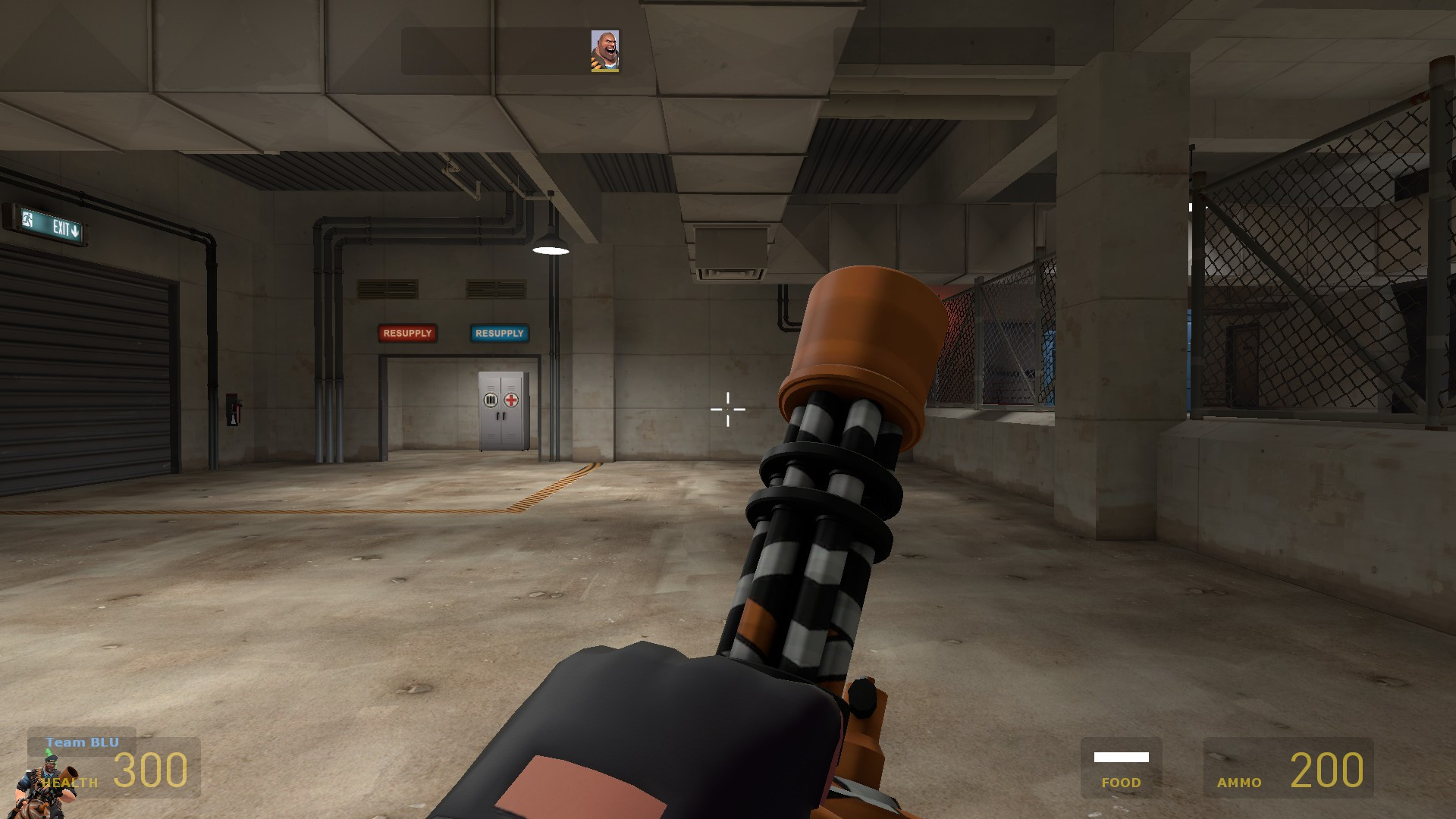Select the Team BLU label
1456x819 pixels.
tap(82, 743)
